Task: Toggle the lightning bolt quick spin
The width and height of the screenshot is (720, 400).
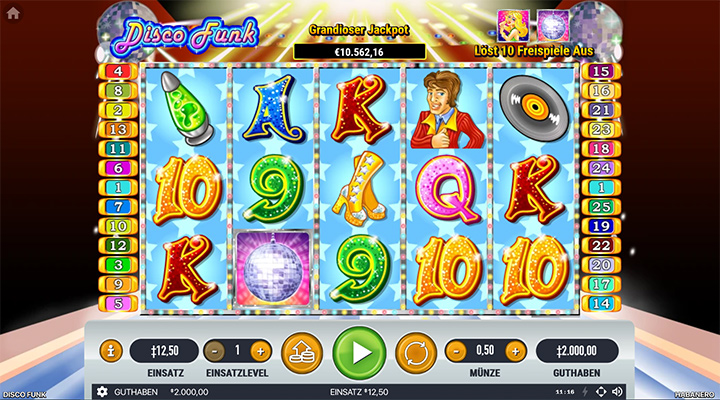Action: [584, 391]
